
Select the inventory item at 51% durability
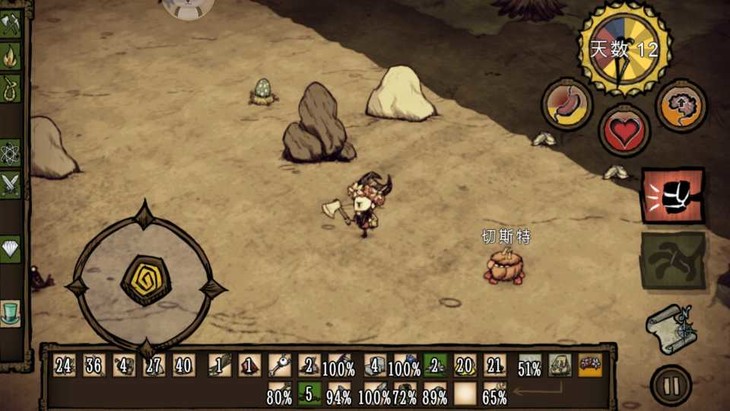[x=530, y=367]
